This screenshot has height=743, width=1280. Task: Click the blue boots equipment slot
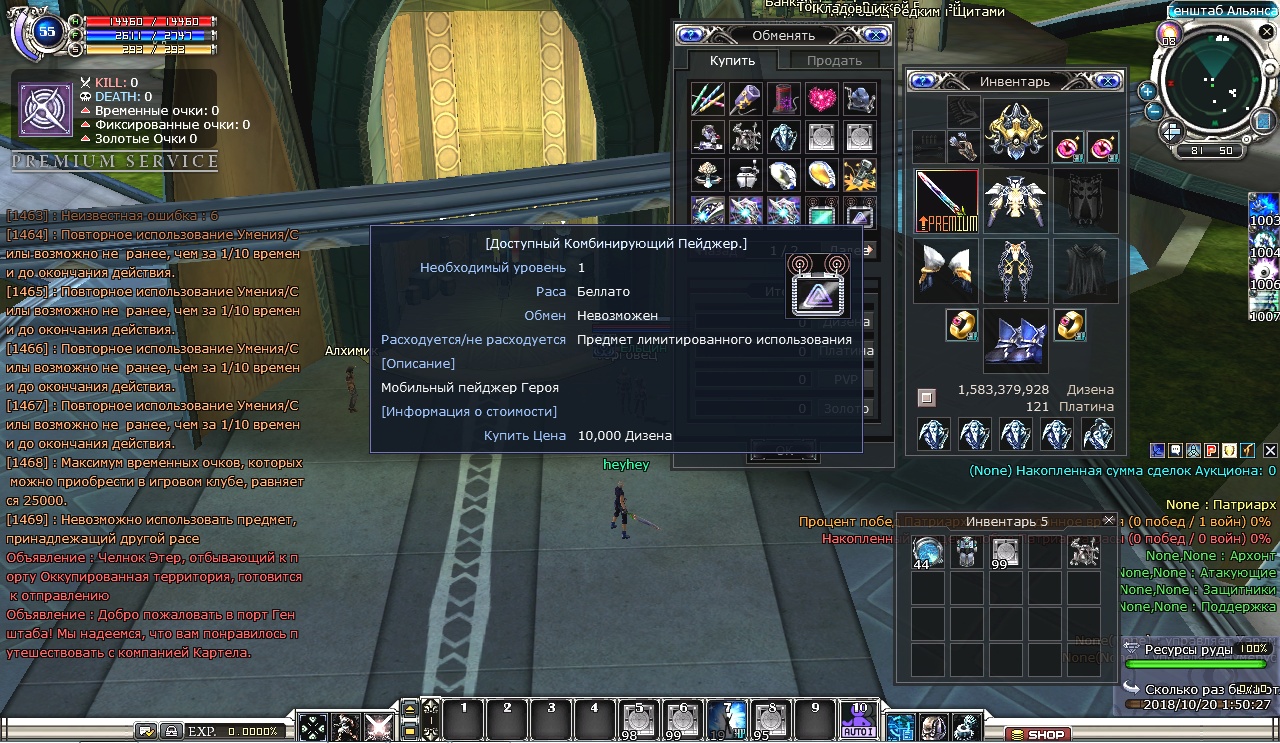click(1015, 340)
